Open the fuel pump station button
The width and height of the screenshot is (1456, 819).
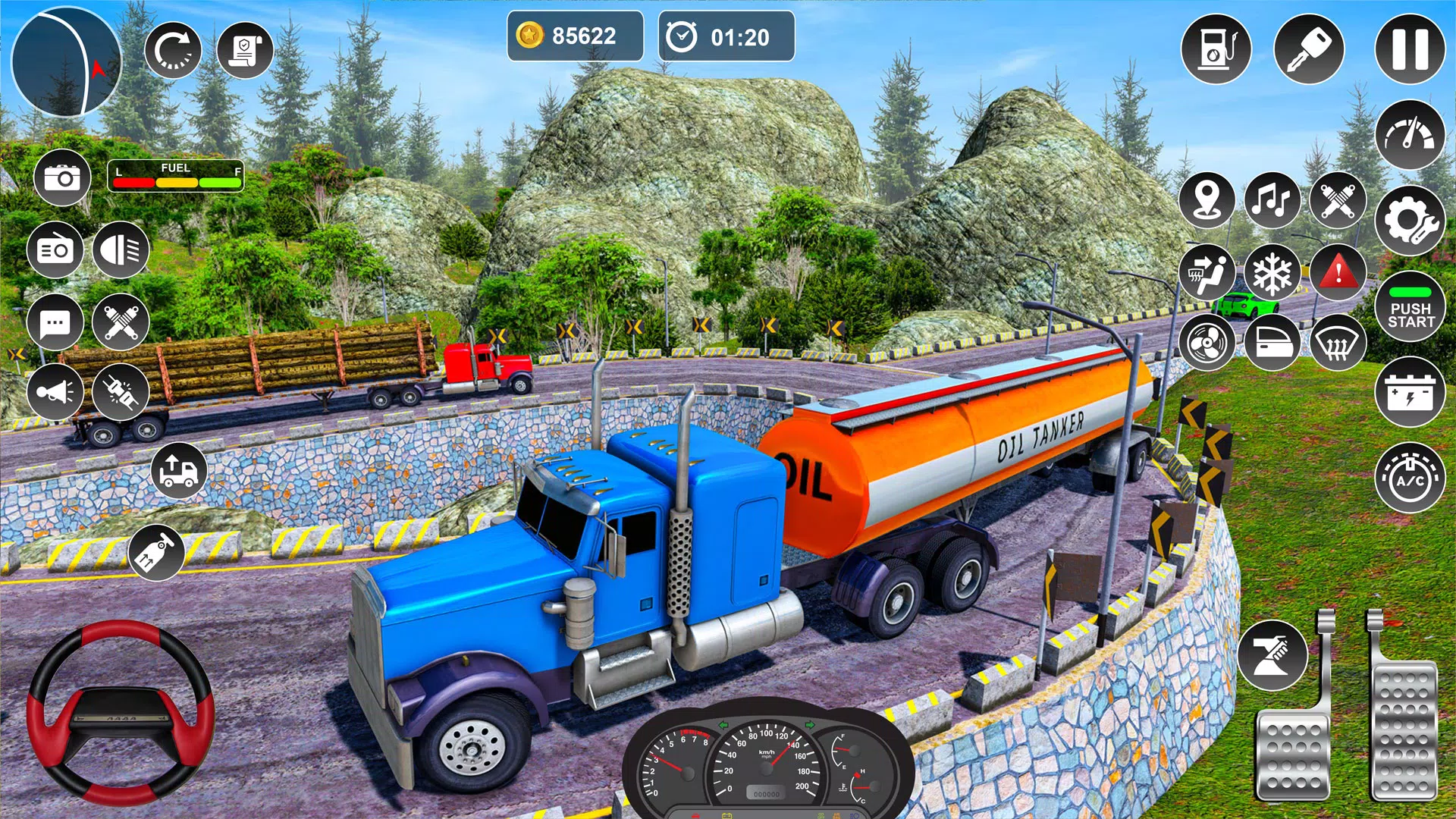pyautogui.click(x=1216, y=49)
